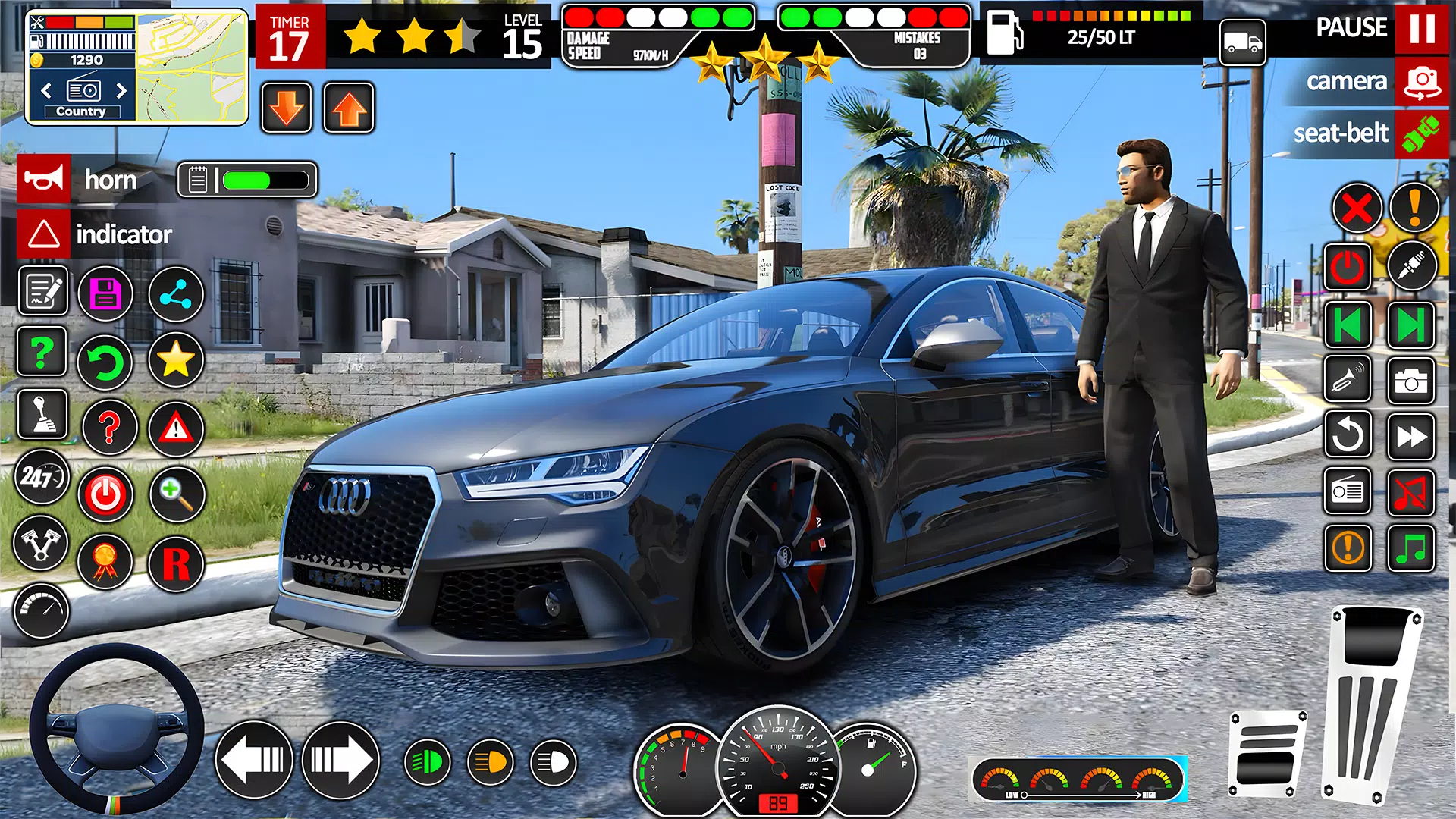Shift up with the orange up arrow
1456x819 pixels.
347,106
